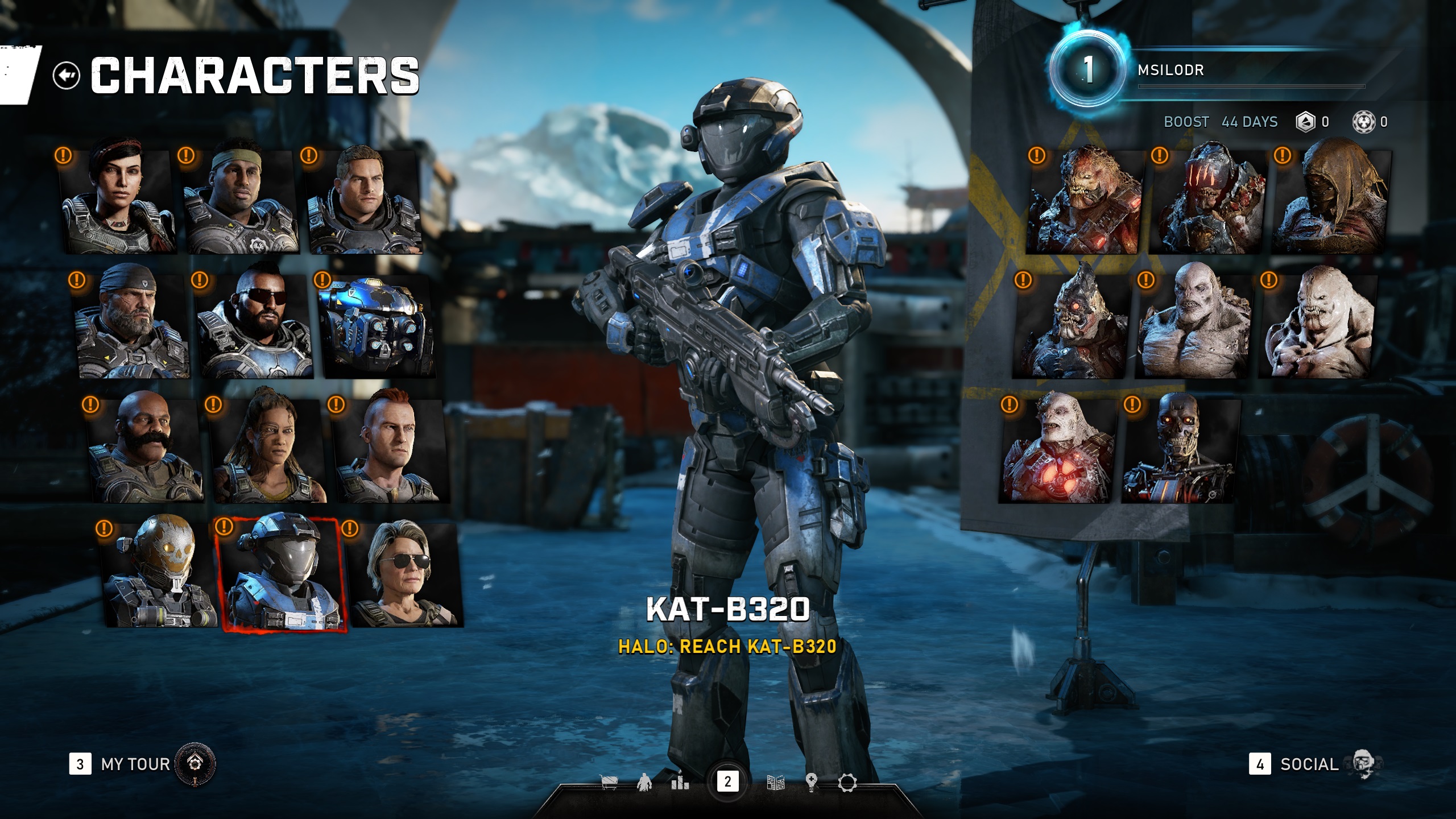Open the lightbulb tips icon
Image resolution: width=1456 pixels, height=819 pixels.
click(812, 783)
